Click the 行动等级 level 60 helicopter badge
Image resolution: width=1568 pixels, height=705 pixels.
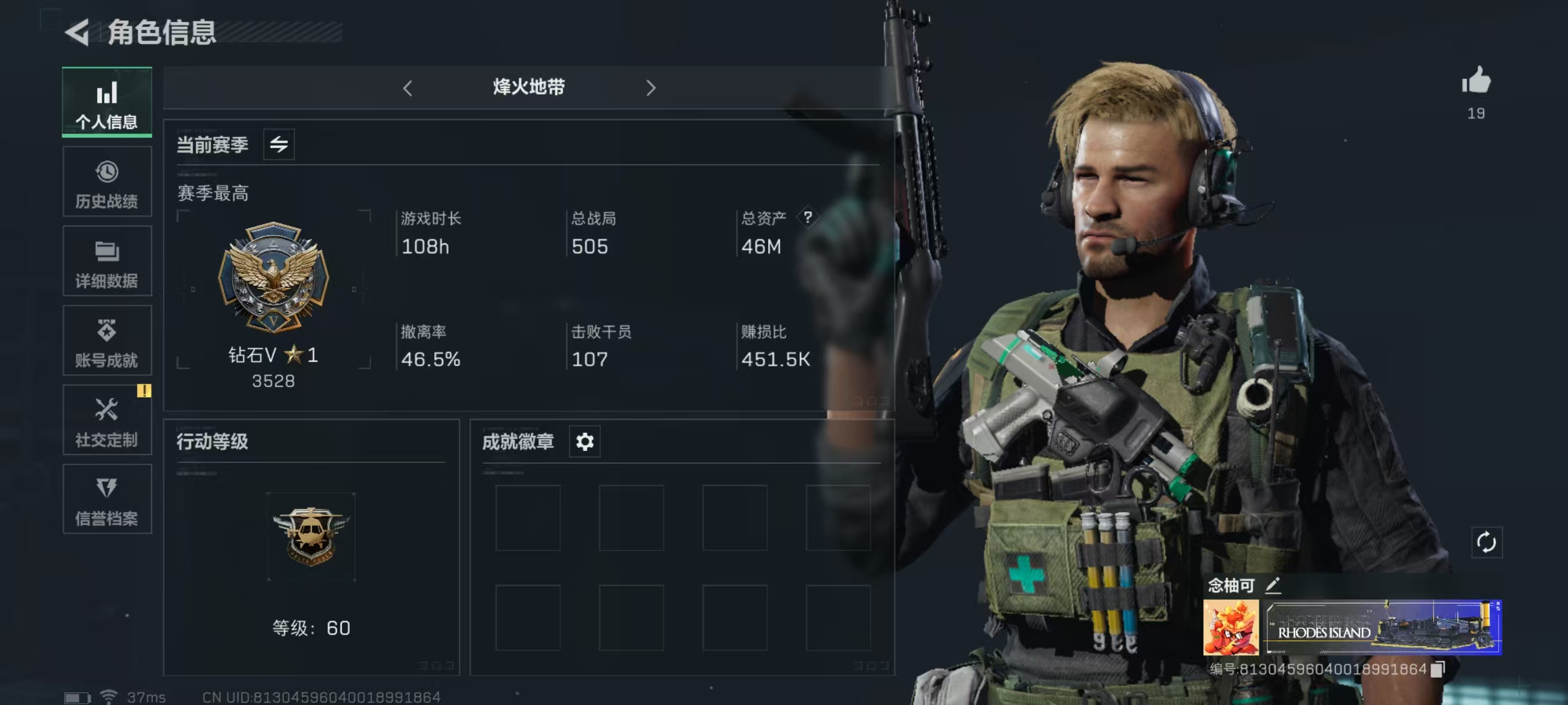310,536
